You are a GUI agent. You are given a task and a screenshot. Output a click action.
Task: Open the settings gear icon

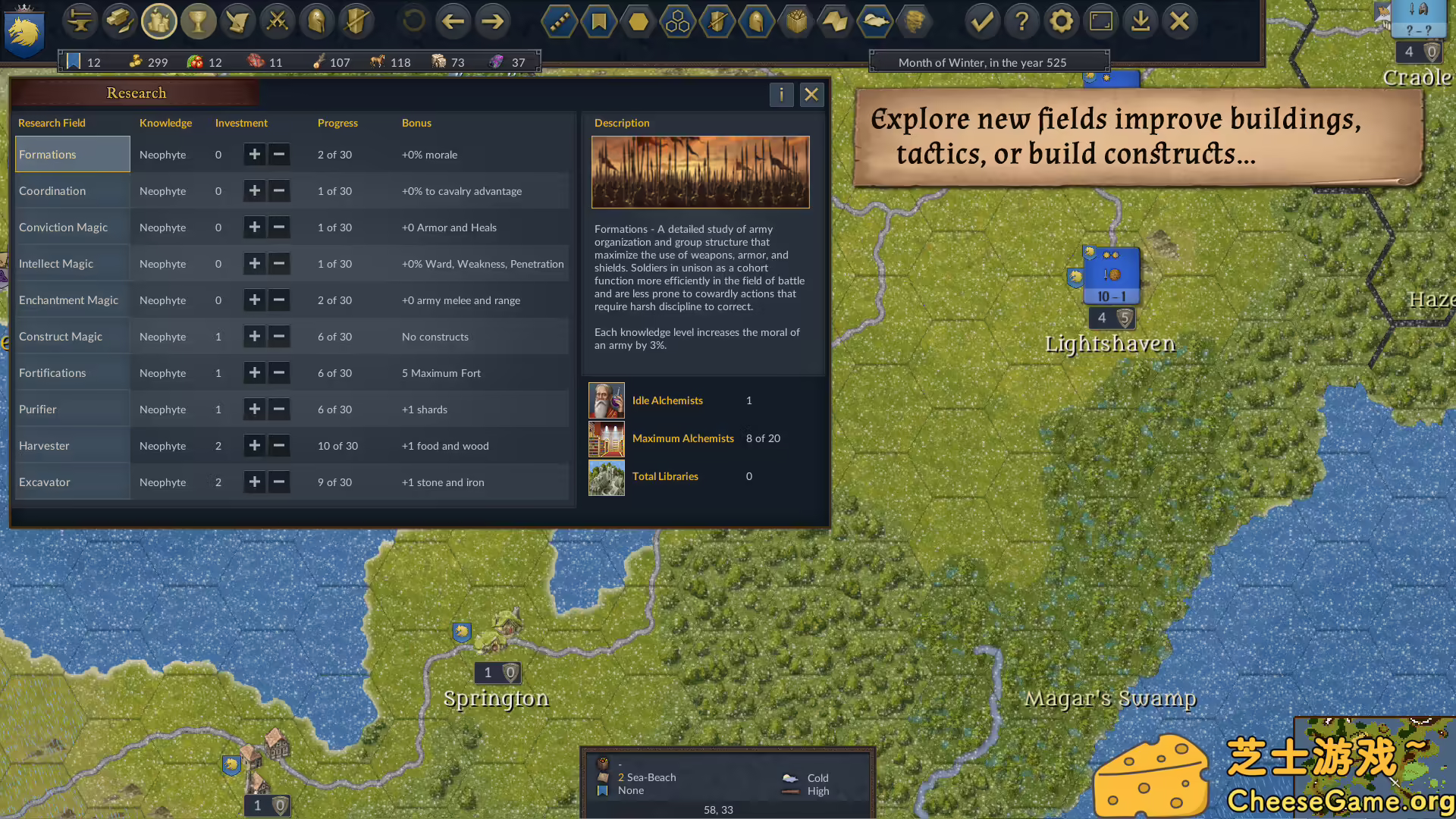pos(1061,21)
